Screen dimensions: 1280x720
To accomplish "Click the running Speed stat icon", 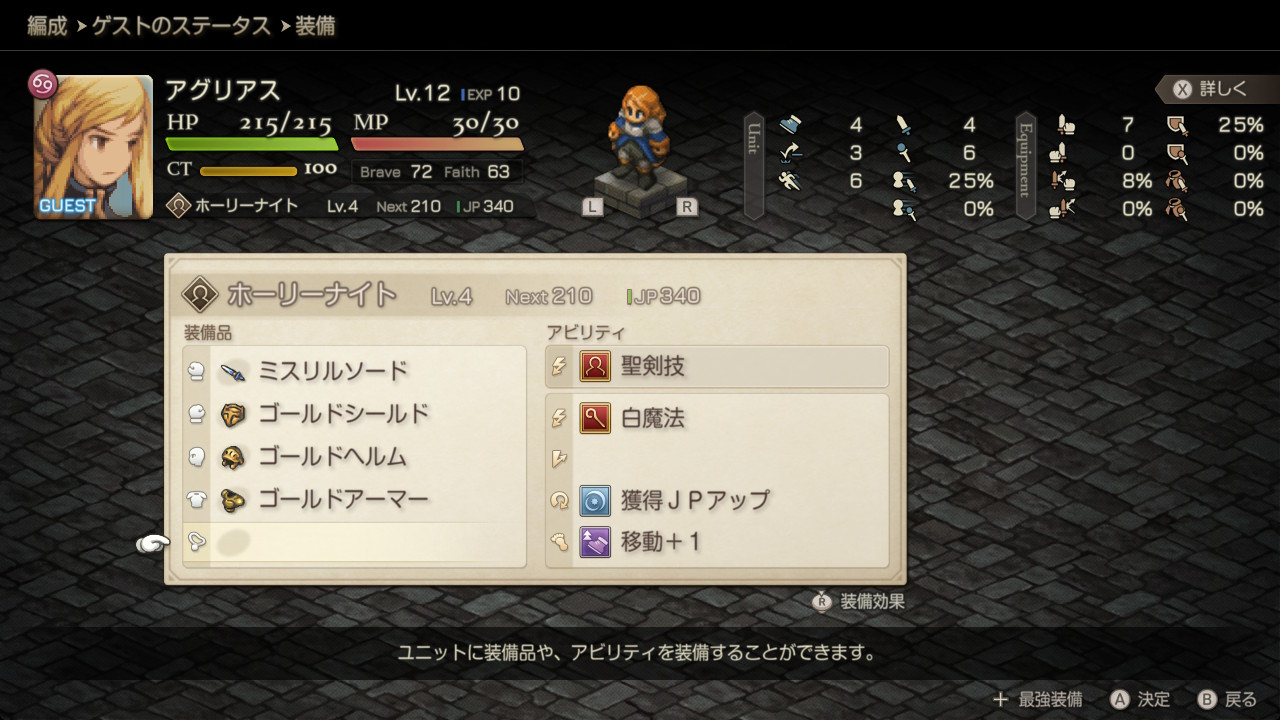I will [789, 182].
